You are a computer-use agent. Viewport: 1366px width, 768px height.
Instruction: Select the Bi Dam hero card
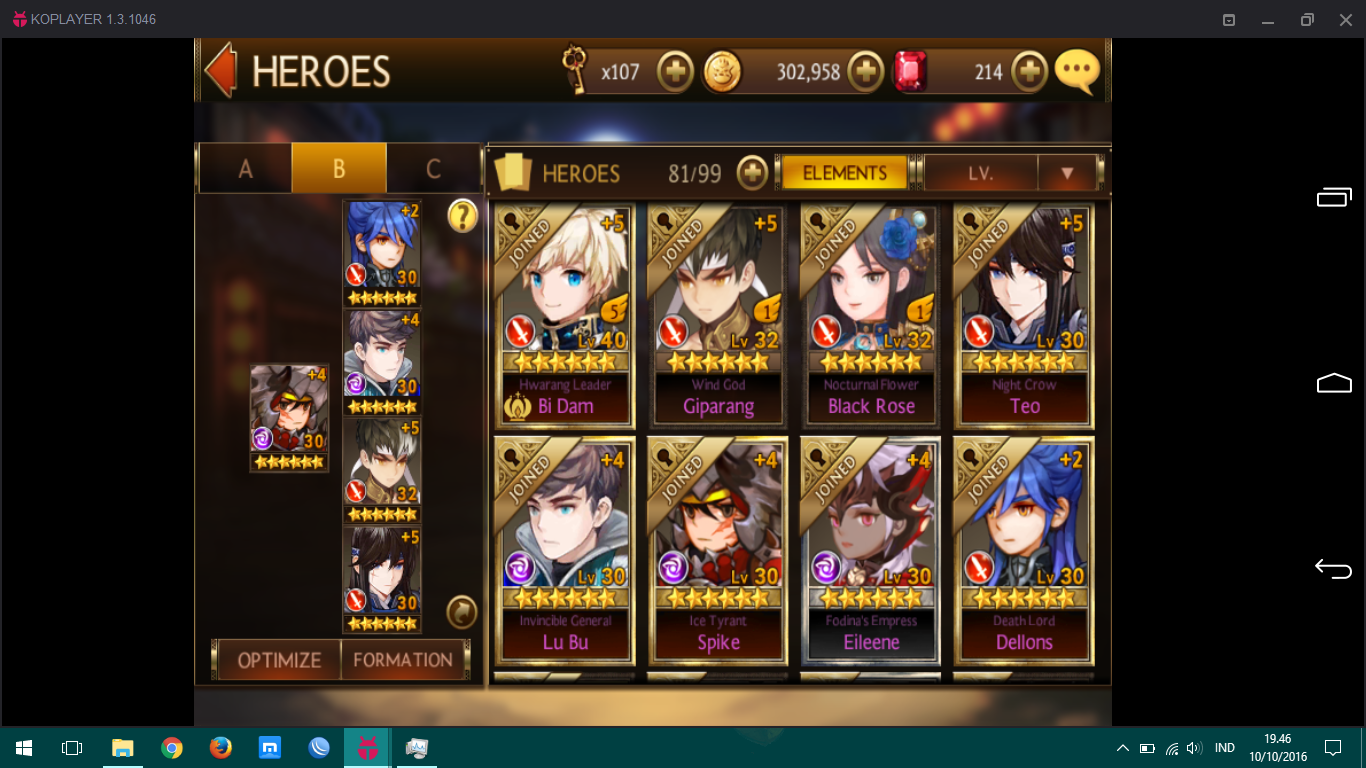click(565, 315)
